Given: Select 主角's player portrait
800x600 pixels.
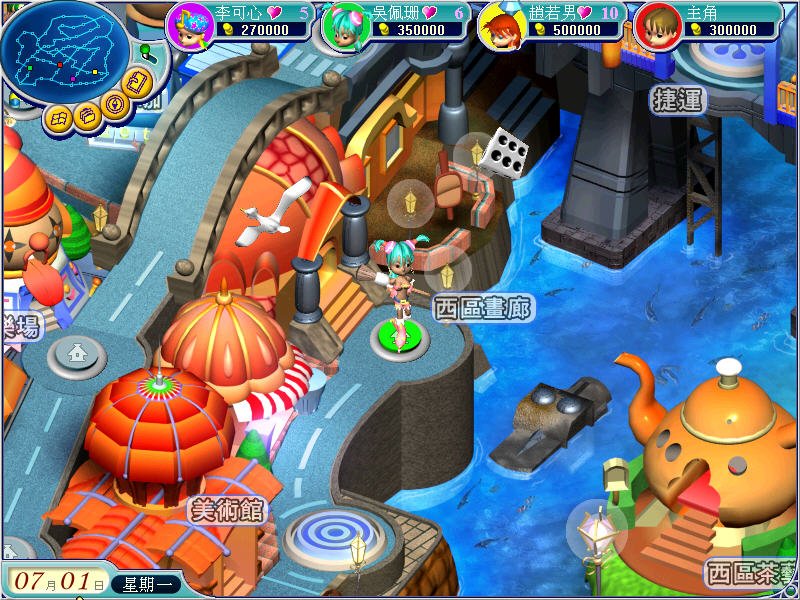Looking at the screenshot, I should 658,25.
